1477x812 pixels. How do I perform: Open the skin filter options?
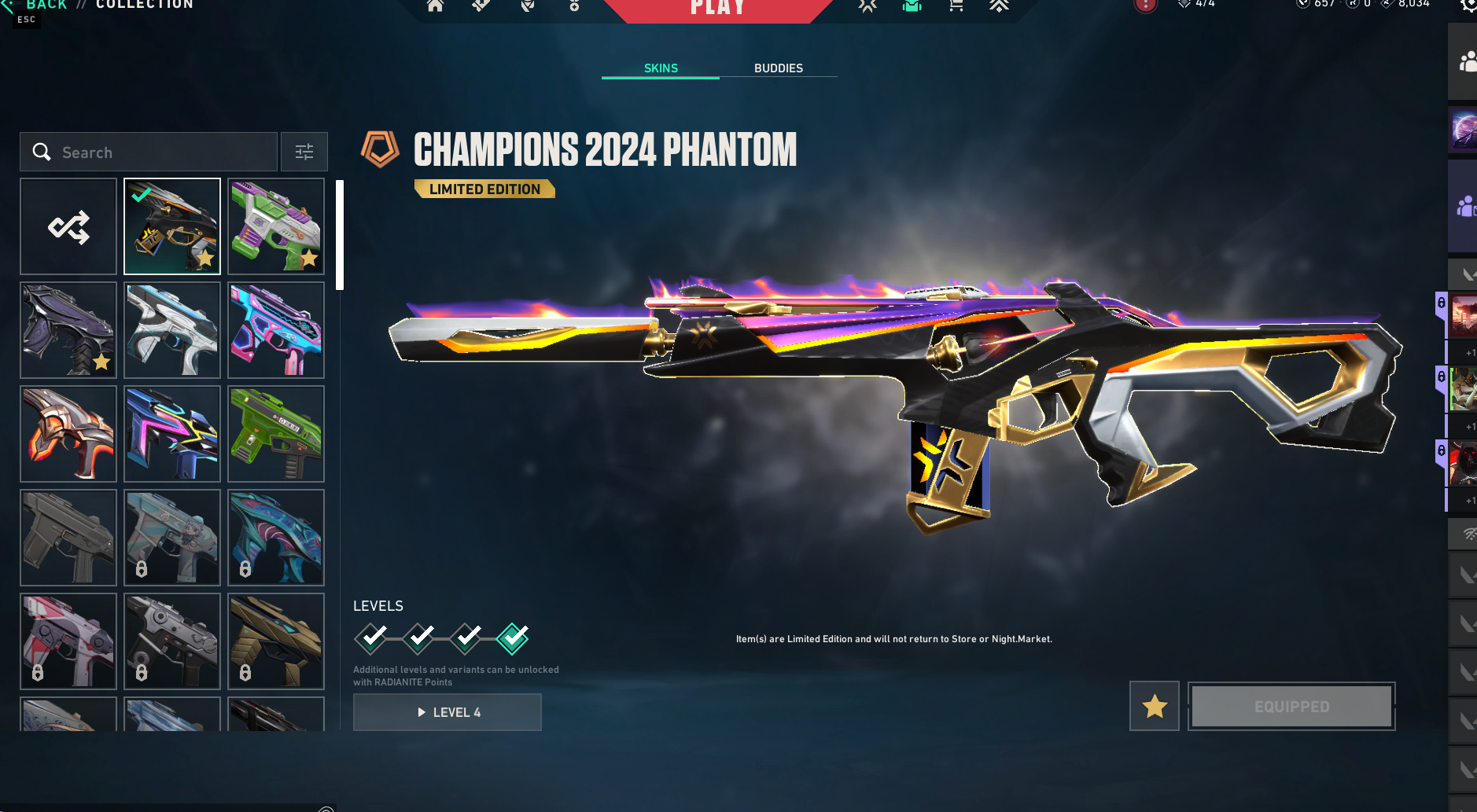(304, 152)
